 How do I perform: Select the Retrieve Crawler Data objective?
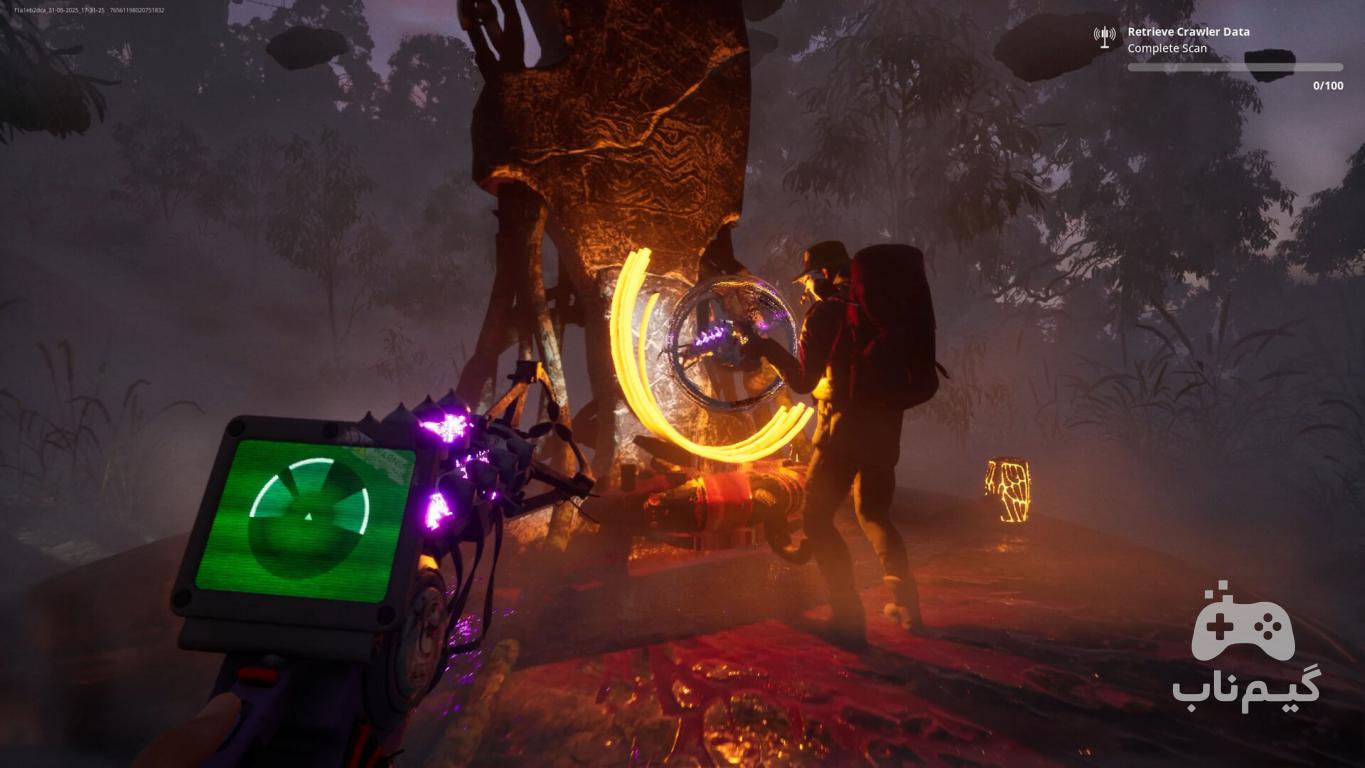tap(1188, 32)
